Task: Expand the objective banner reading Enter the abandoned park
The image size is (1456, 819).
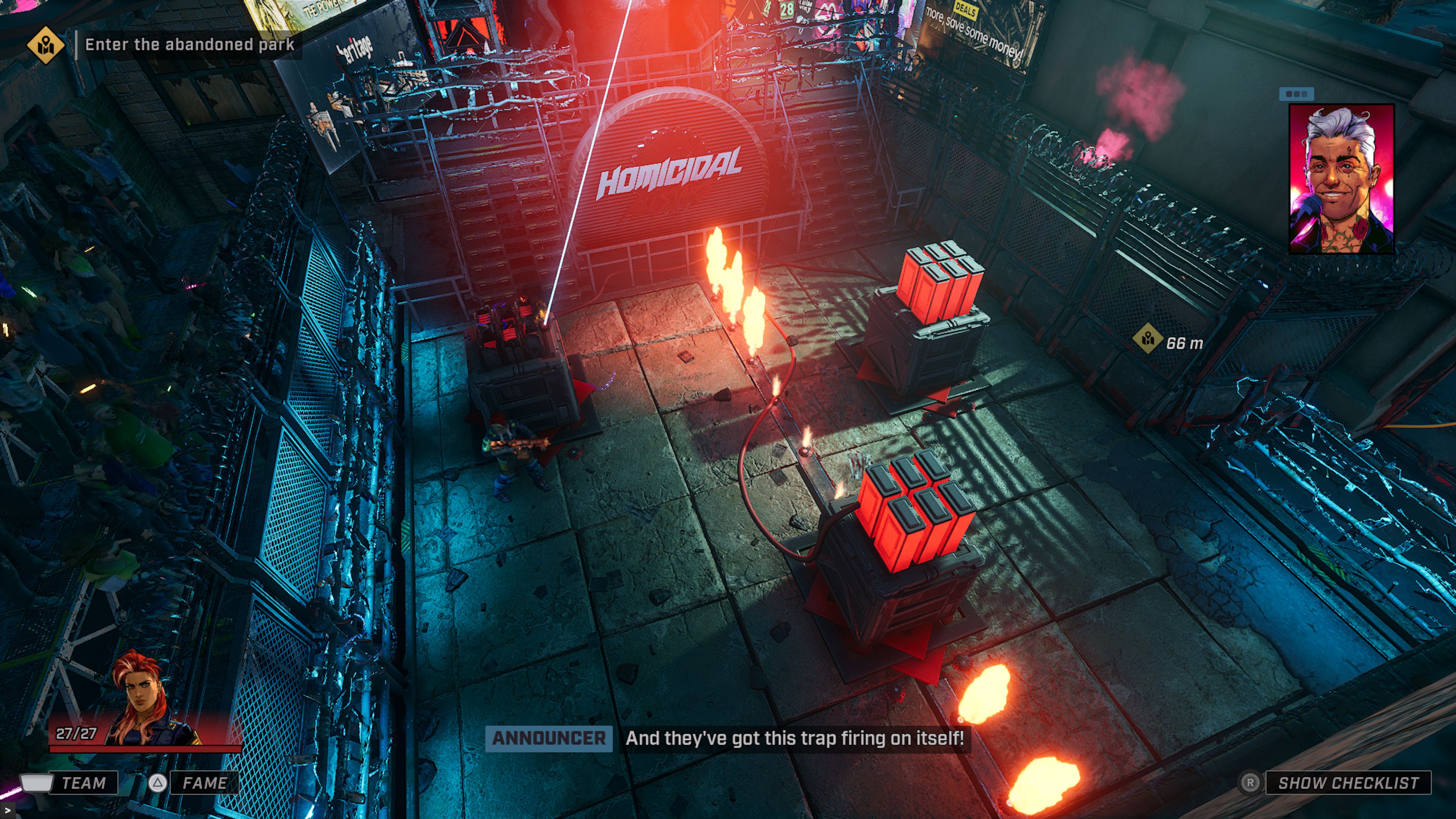Action: [189, 44]
